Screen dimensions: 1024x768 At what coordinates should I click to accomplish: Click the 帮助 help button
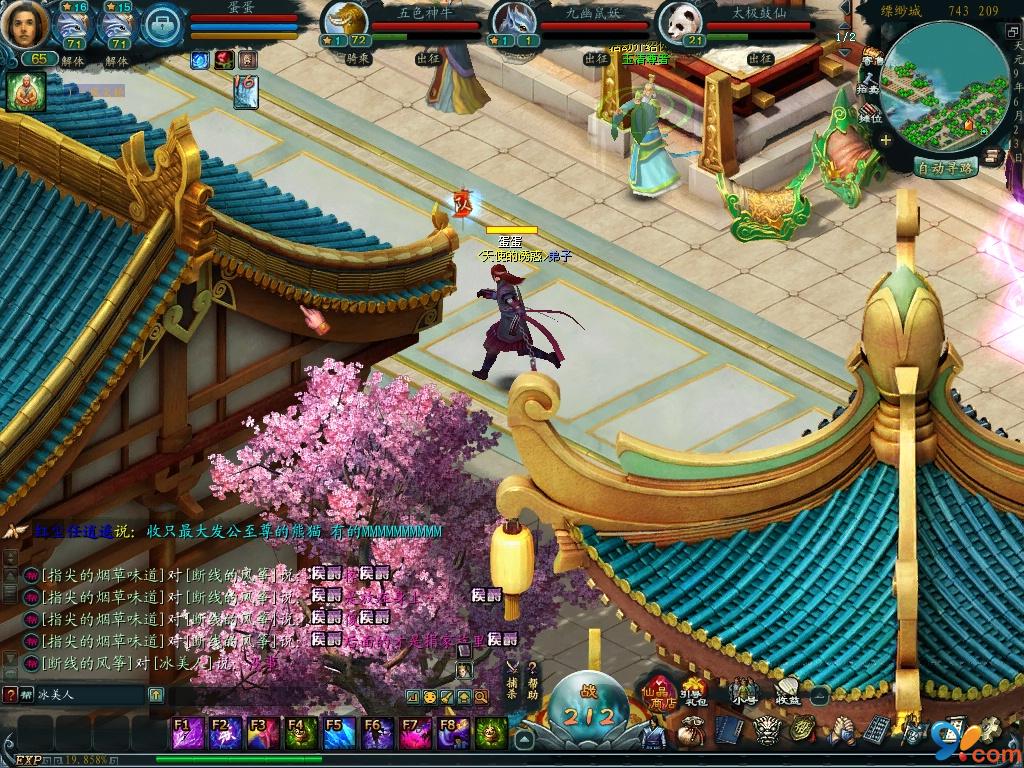pos(533,680)
